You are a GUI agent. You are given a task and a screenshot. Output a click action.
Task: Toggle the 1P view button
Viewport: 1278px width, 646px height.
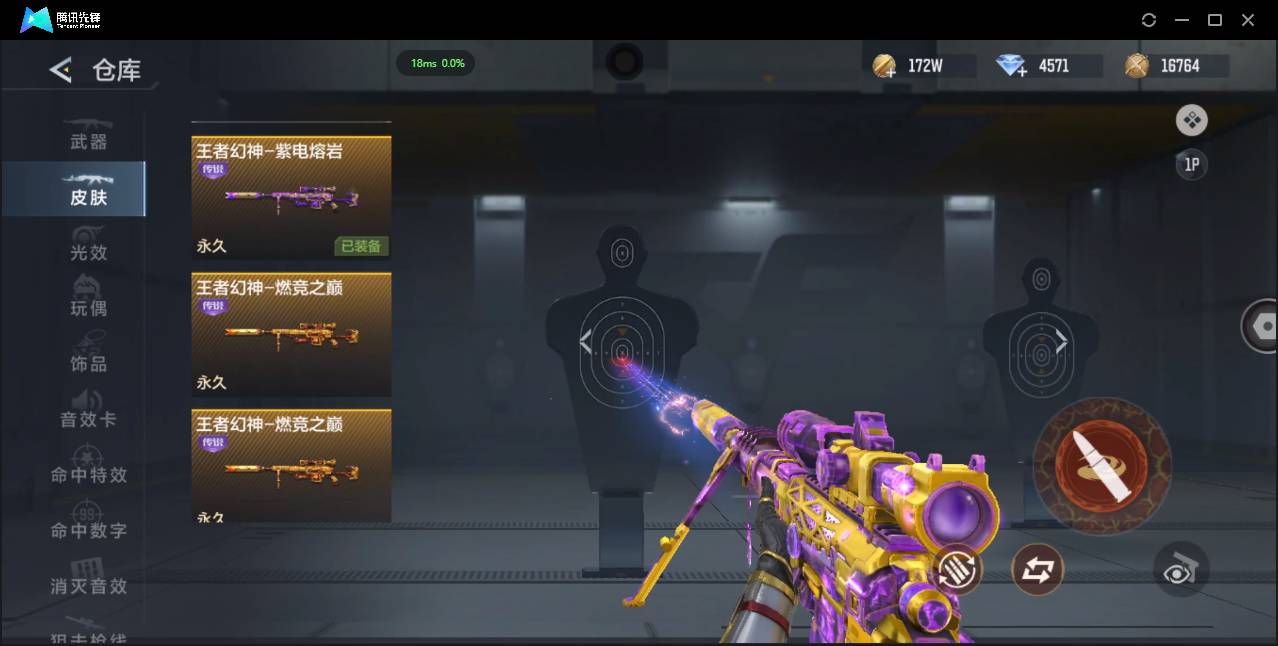click(1191, 165)
